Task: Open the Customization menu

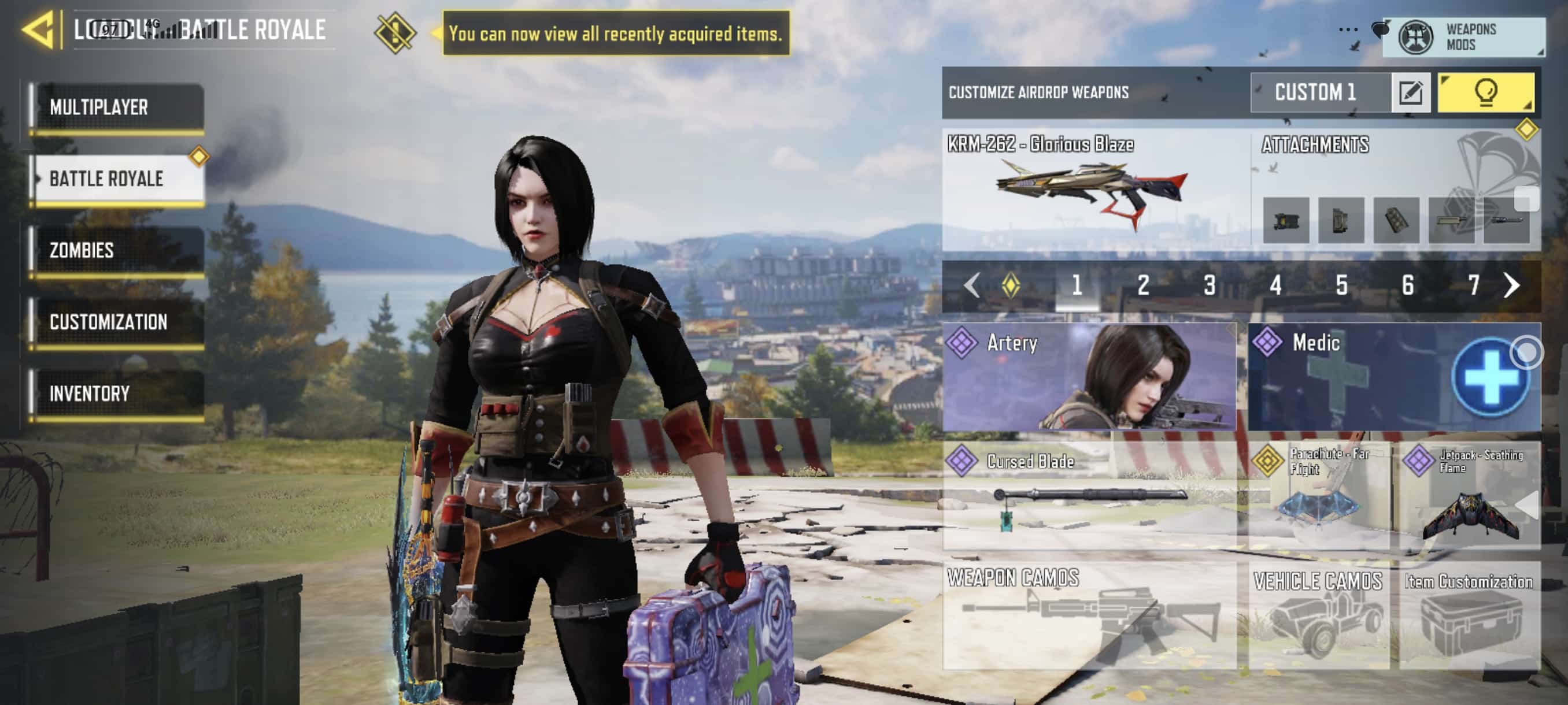Action: click(x=117, y=322)
